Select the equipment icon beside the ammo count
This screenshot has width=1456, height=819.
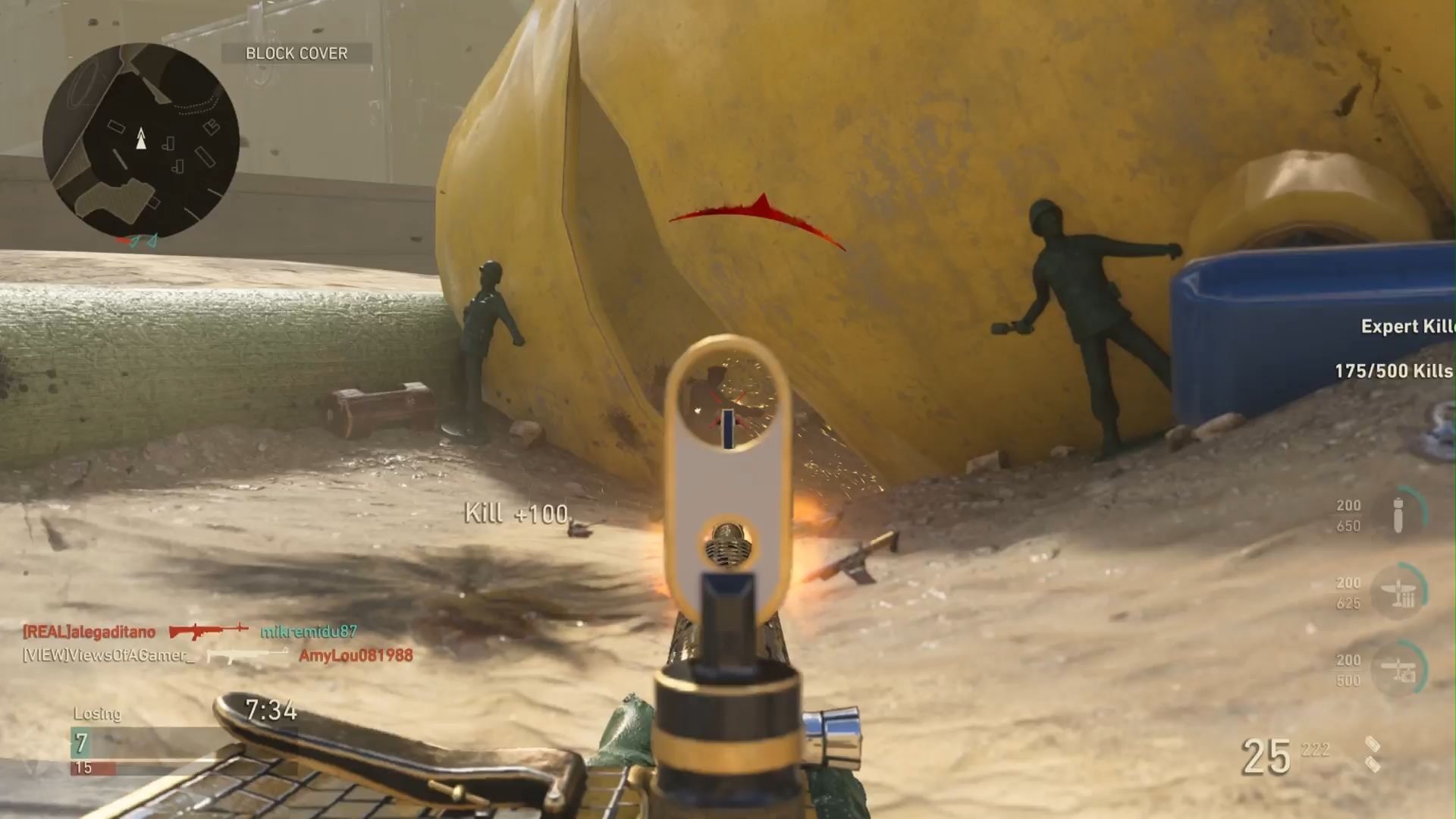coord(1373,754)
